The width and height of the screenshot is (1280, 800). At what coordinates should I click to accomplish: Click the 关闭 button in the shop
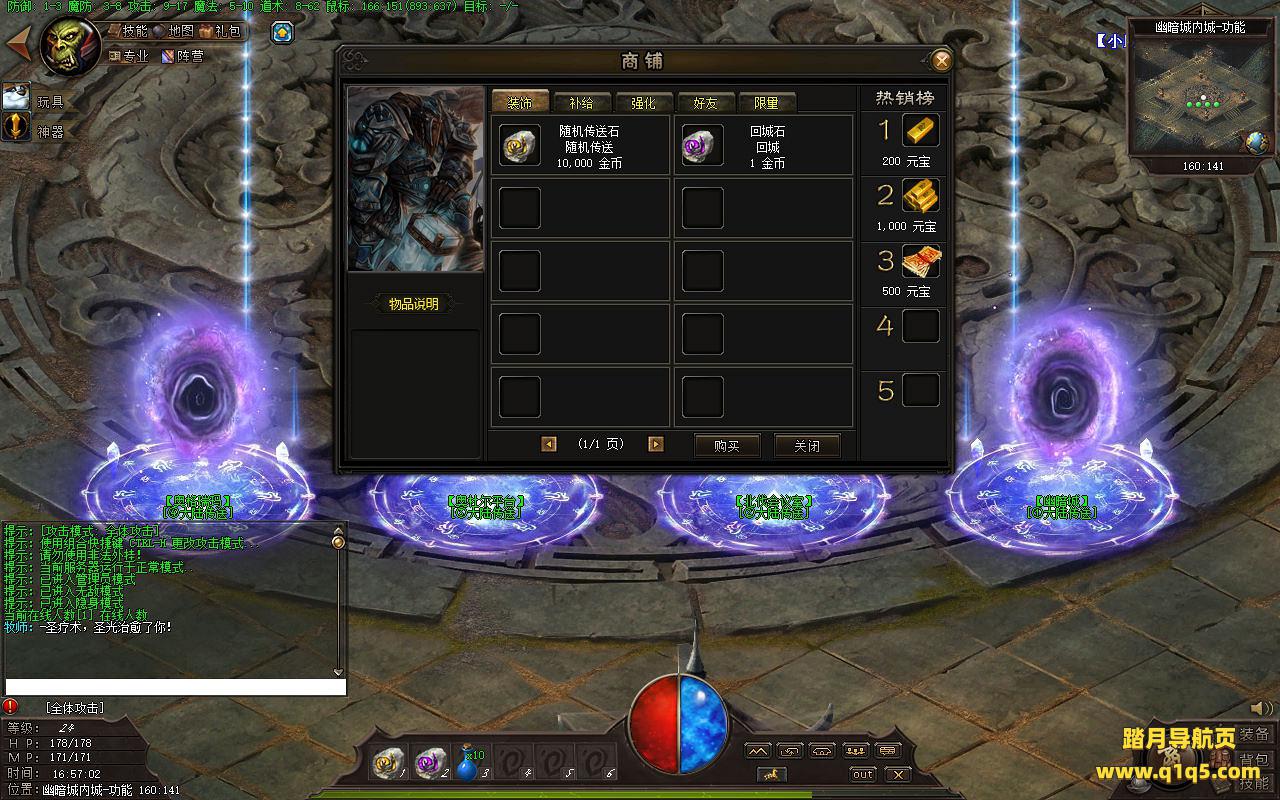click(807, 446)
